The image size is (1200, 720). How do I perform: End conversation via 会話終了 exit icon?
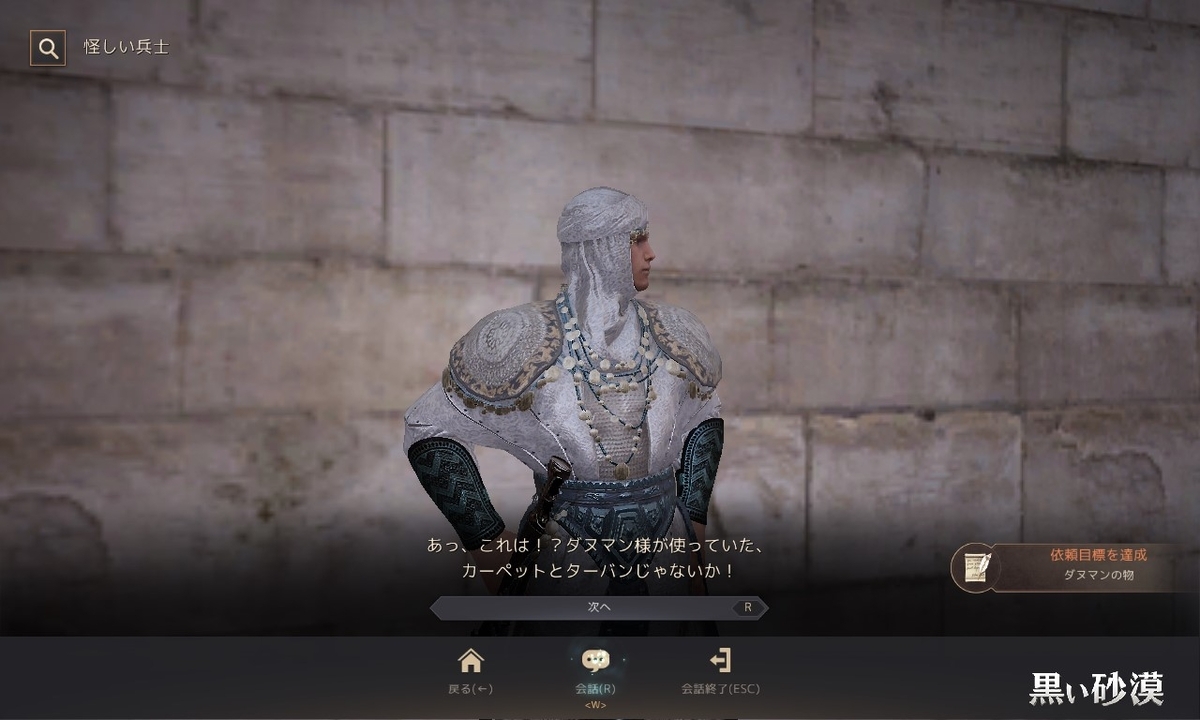(720, 661)
